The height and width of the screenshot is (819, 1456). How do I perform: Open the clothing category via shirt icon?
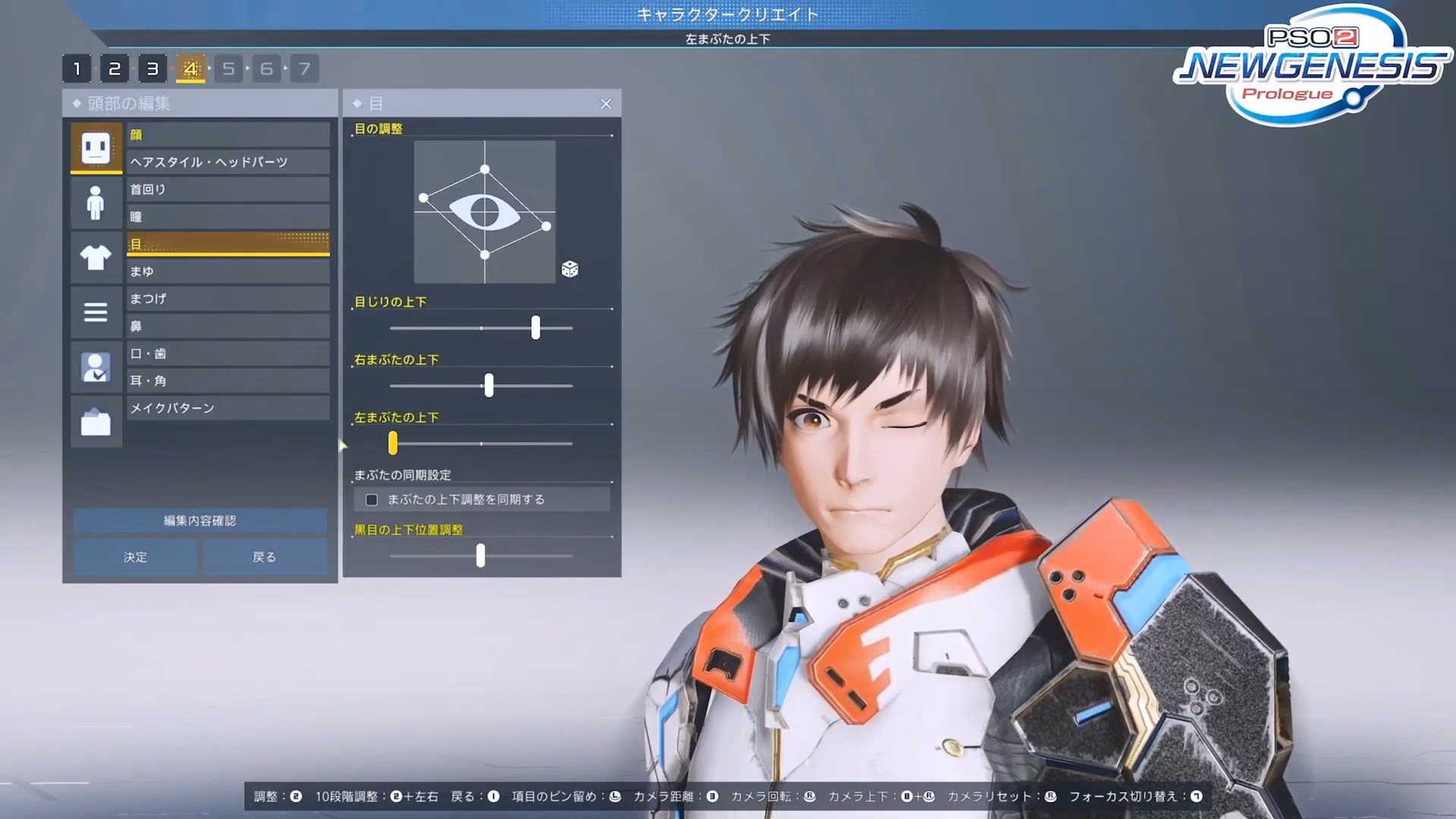(96, 258)
